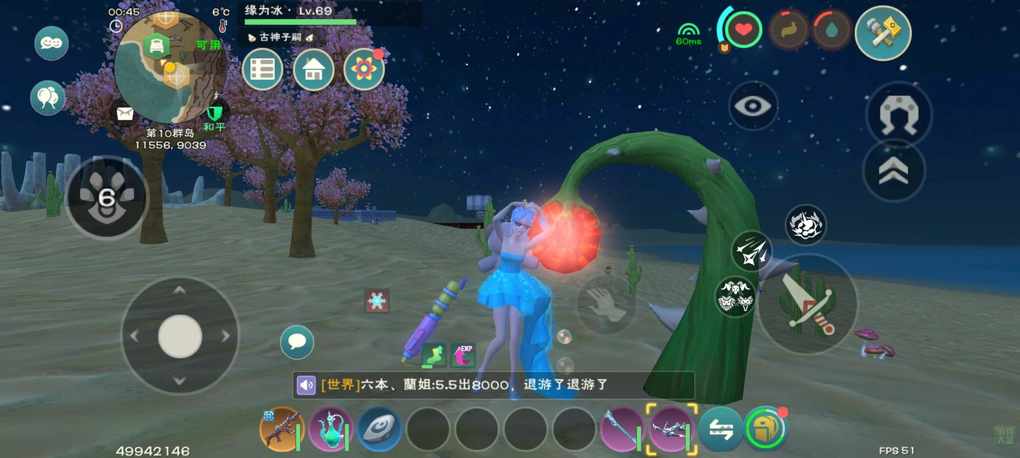Open the chat speech bubble
The width and height of the screenshot is (1020, 458).
click(297, 342)
